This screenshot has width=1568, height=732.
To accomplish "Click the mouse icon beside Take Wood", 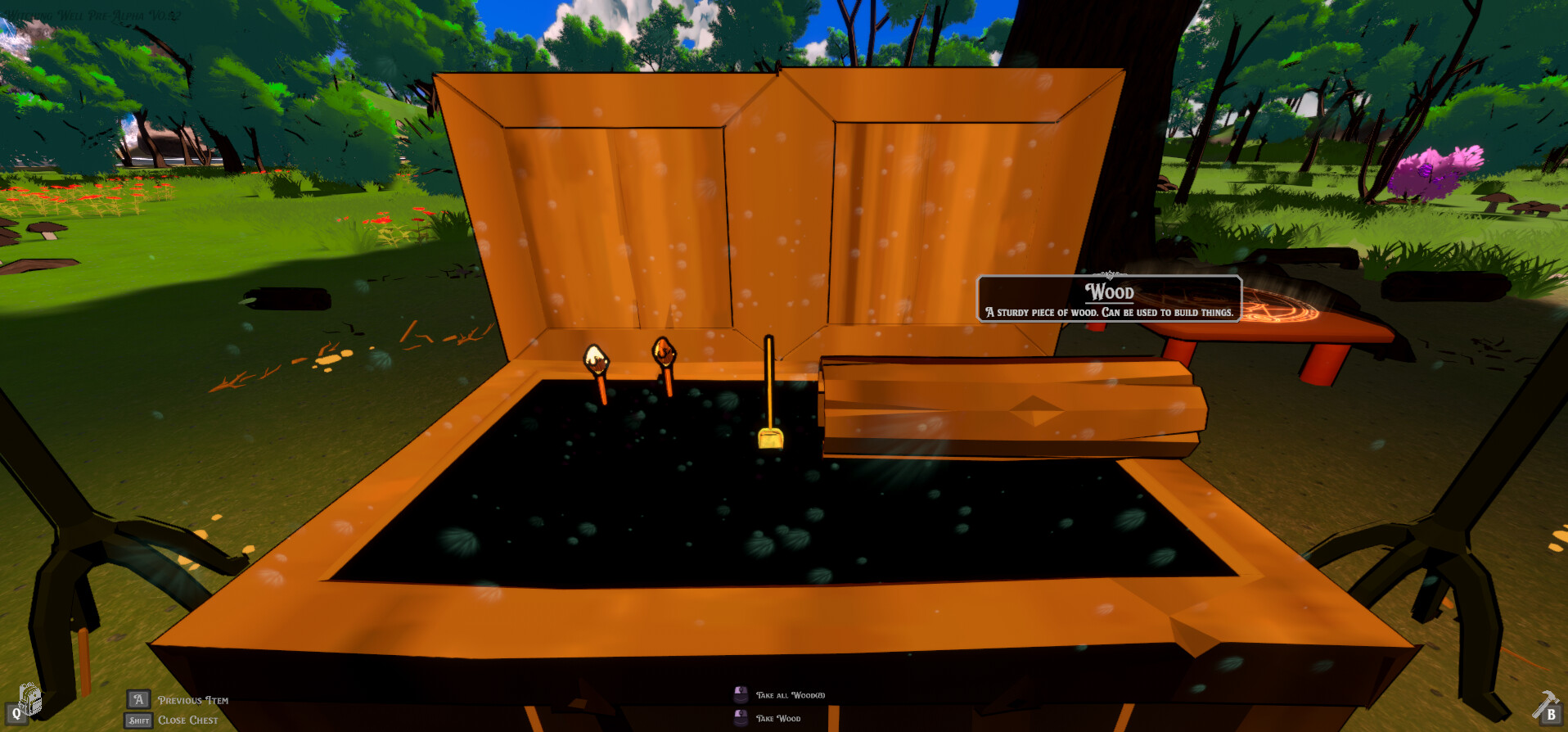I will 740,717.
